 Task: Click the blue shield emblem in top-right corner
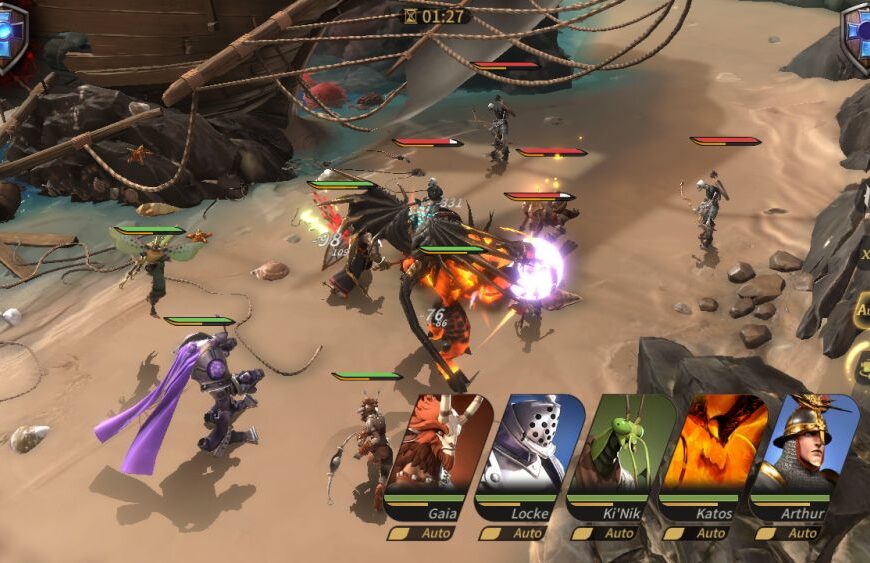[x=857, y=36]
